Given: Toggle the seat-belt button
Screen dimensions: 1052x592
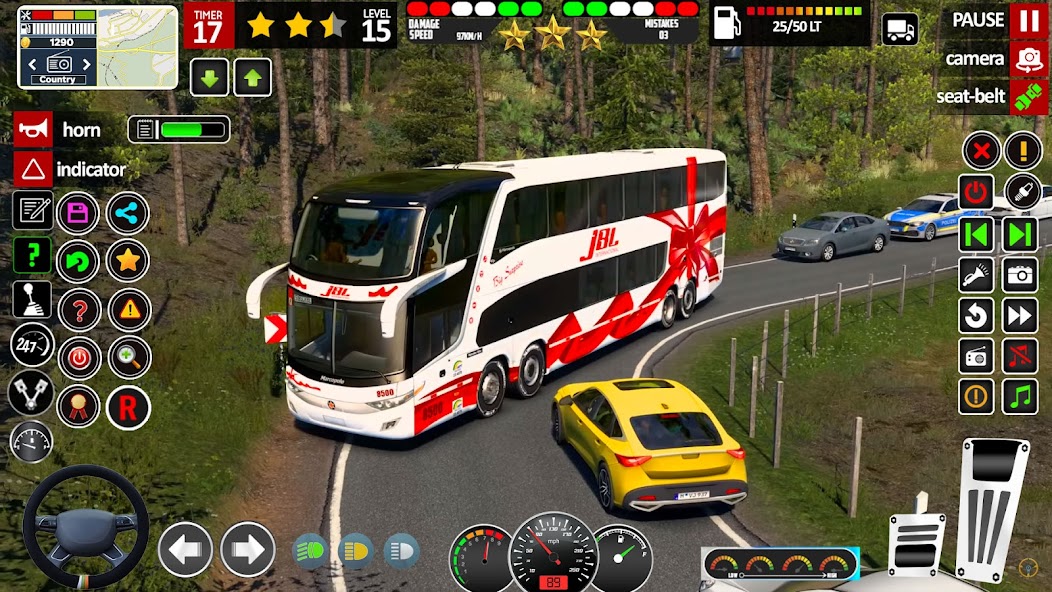Looking at the screenshot, I should coord(1029,97).
